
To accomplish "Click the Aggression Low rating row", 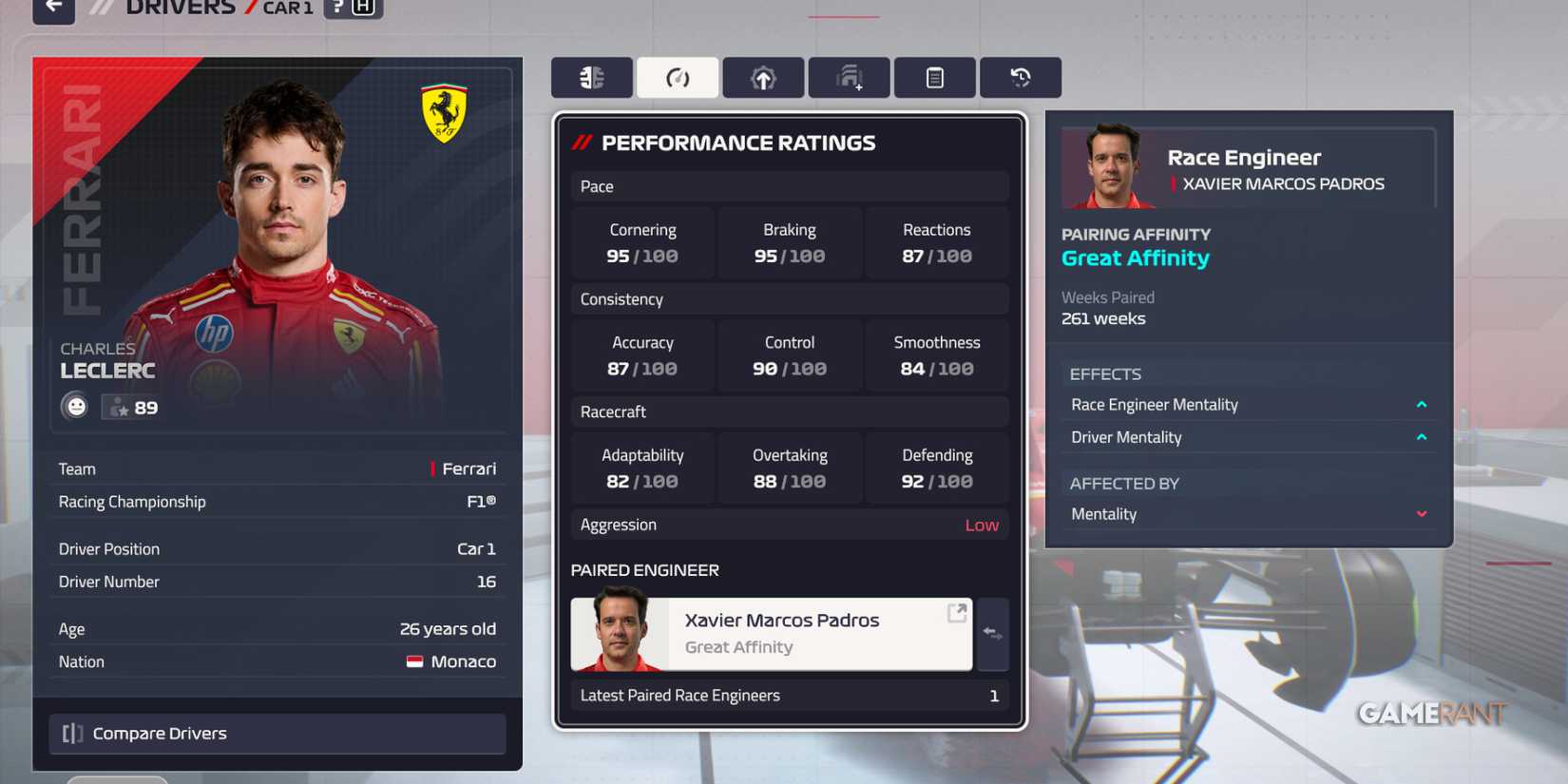I will (x=789, y=524).
